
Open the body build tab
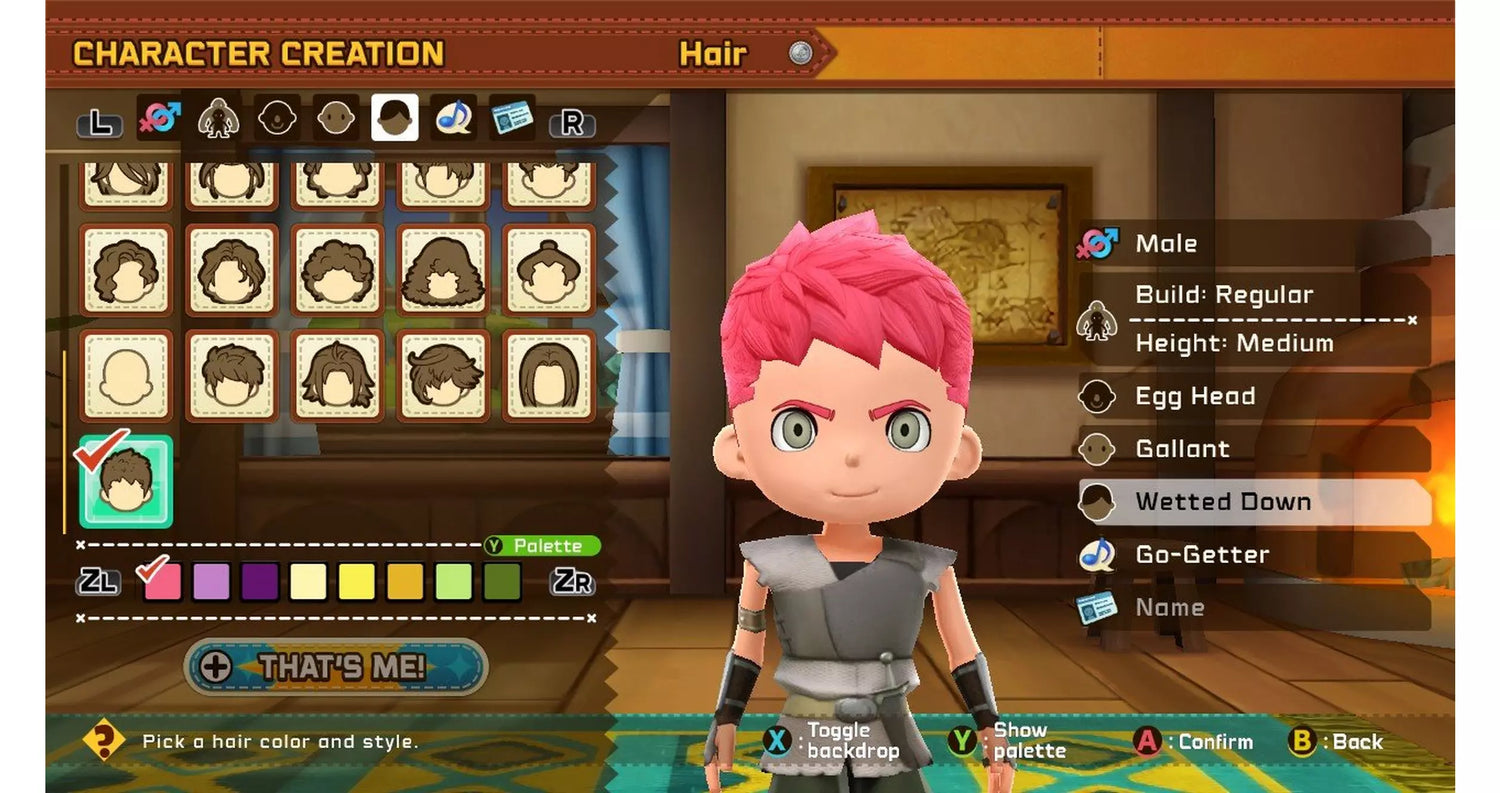[218, 119]
